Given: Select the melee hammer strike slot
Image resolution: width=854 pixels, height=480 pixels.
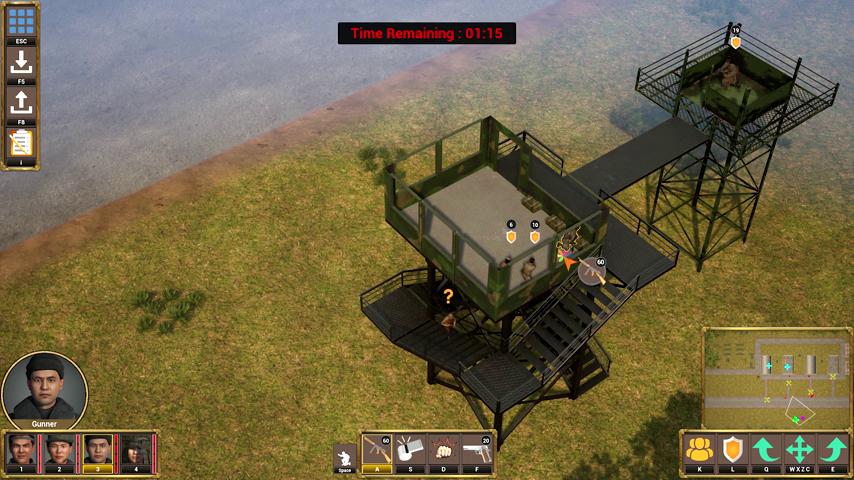Looking at the screenshot, I should (410, 450).
